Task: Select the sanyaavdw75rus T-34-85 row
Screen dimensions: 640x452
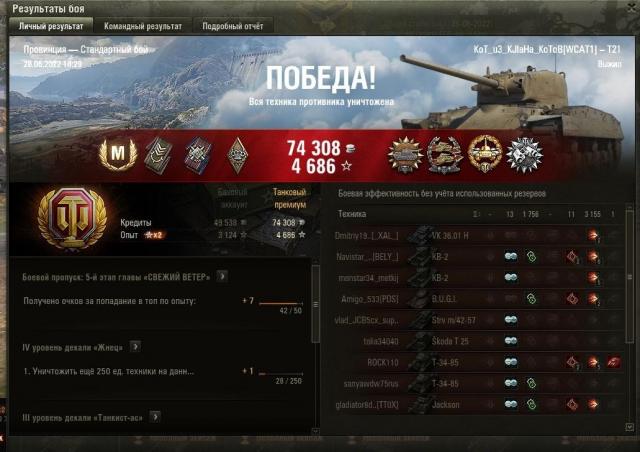Action: 480,382
